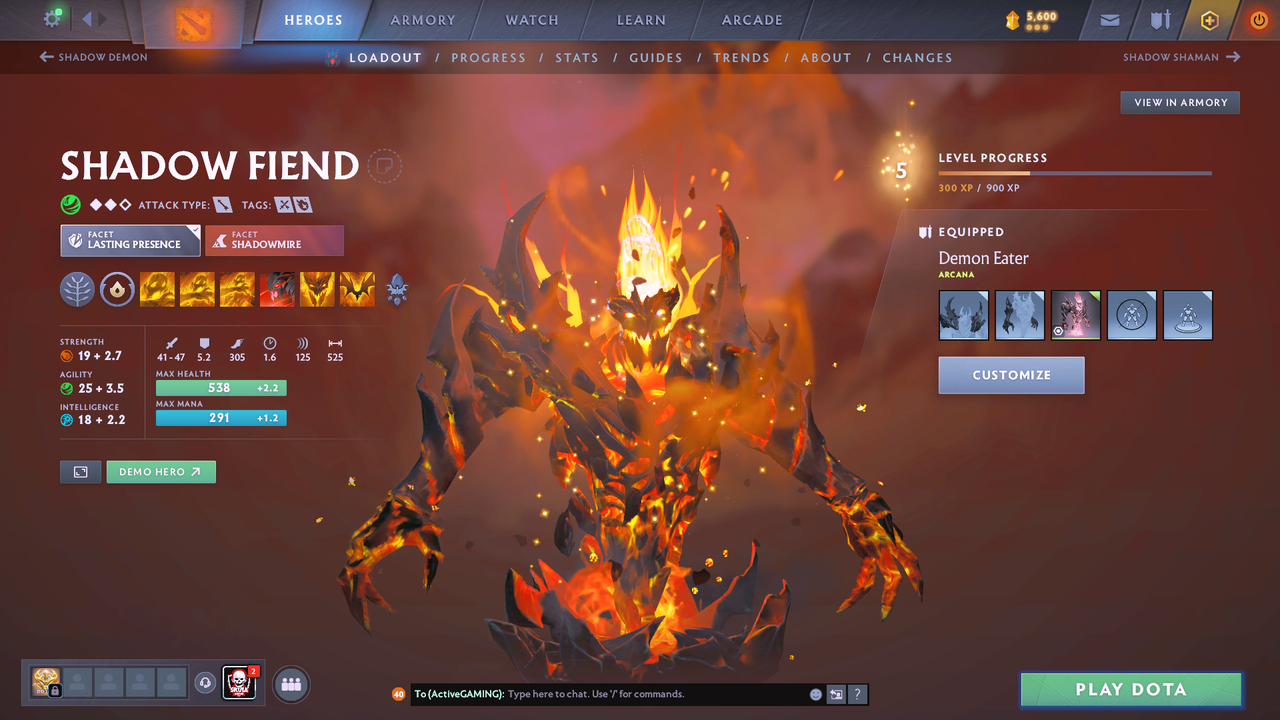Click the friends/social circle icon near party slots
The height and width of the screenshot is (720, 1280).
coord(289,684)
